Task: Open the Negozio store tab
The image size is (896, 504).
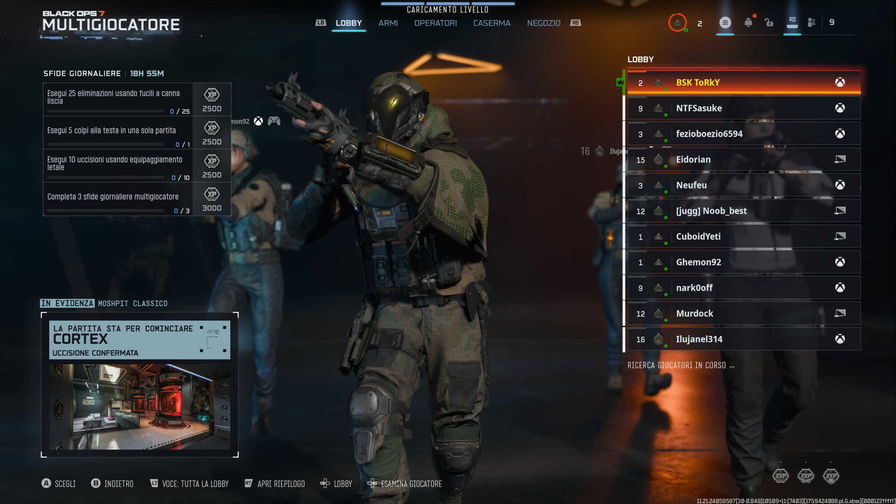Action: [544, 23]
